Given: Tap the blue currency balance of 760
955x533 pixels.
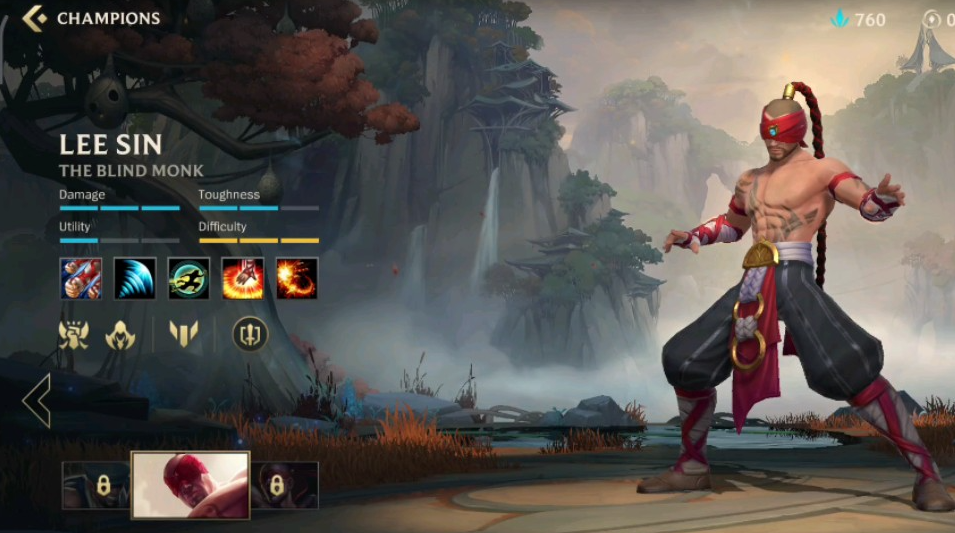Looking at the screenshot, I should click(x=859, y=19).
